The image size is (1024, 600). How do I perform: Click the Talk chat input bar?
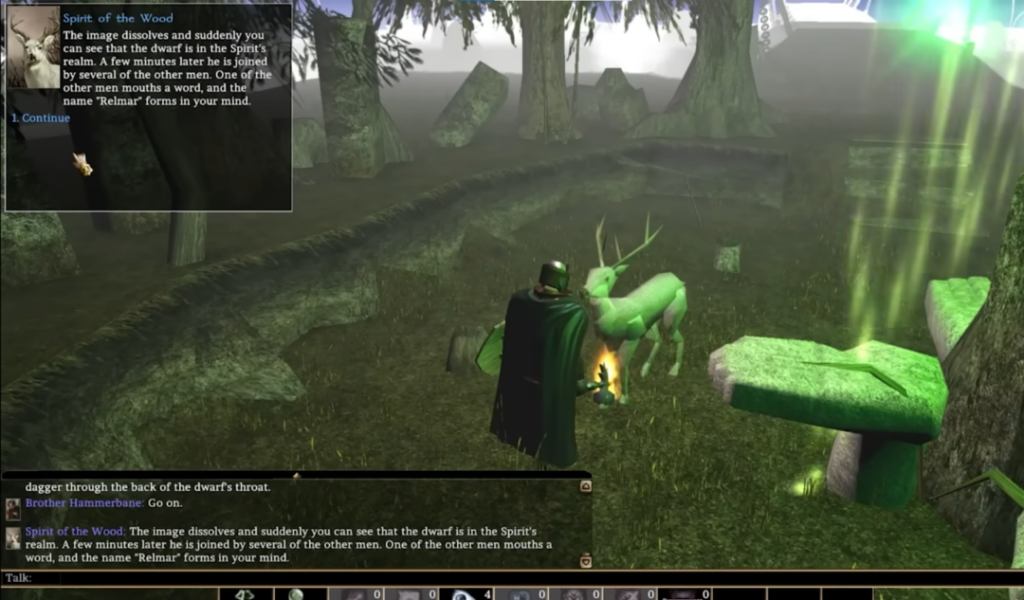[300, 578]
